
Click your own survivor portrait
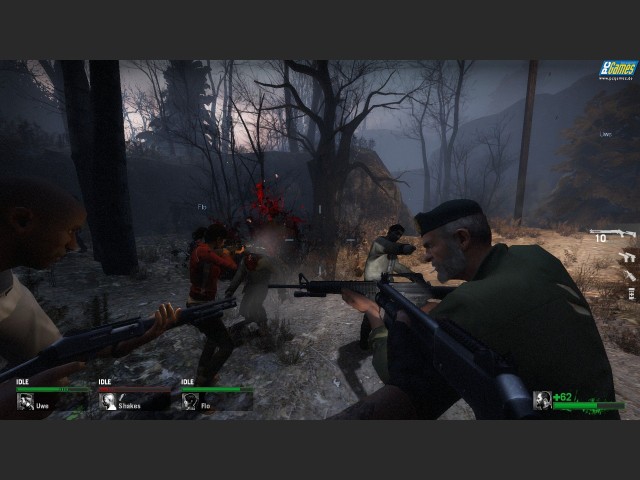[x=542, y=400]
